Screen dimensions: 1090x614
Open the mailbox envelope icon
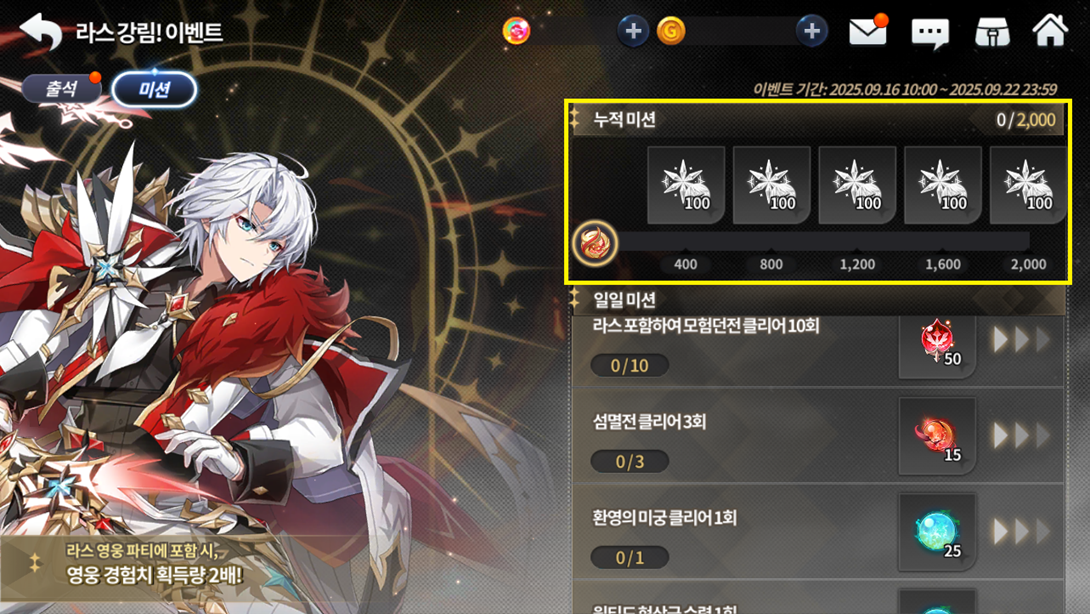(x=868, y=32)
